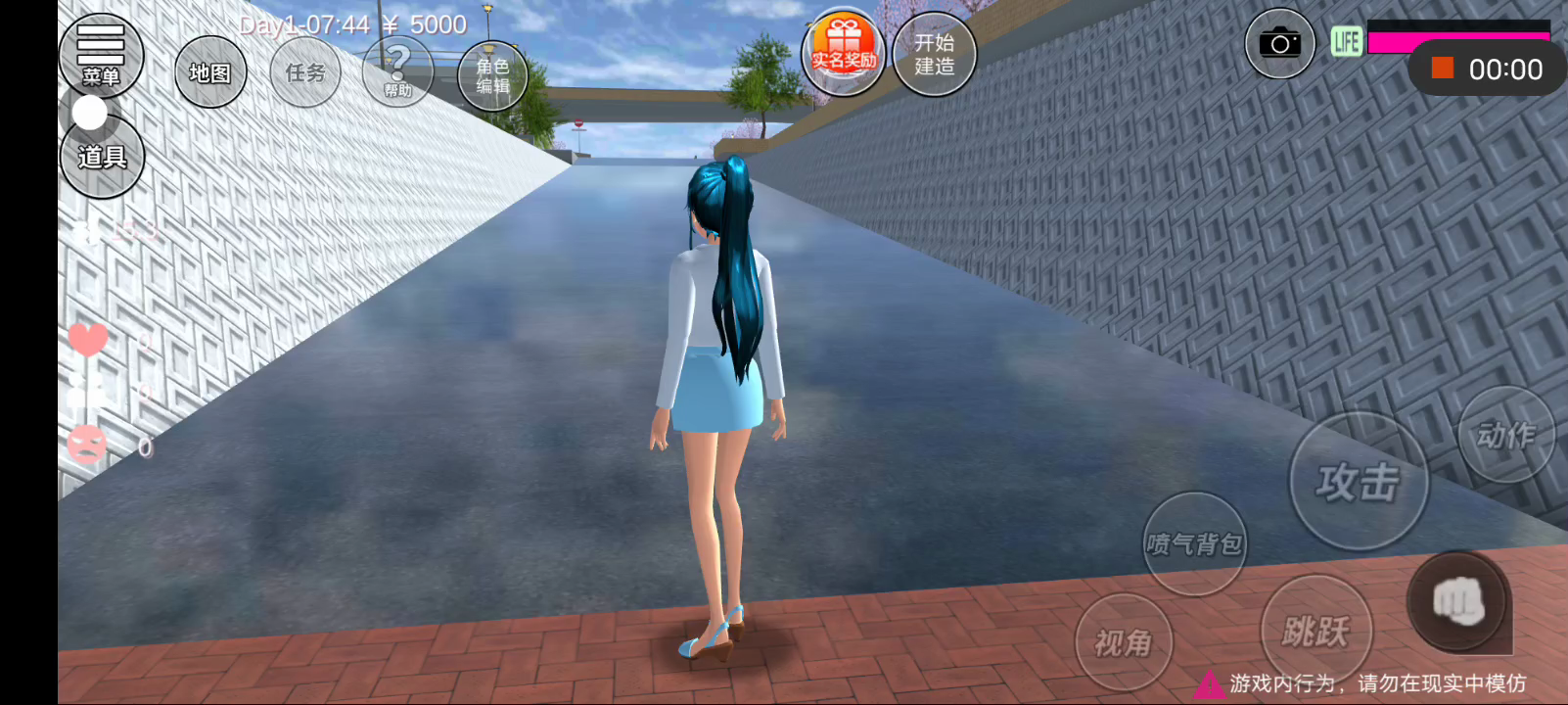Tap the 跳跃 jump button

pyautogui.click(x=1315, y=631)
